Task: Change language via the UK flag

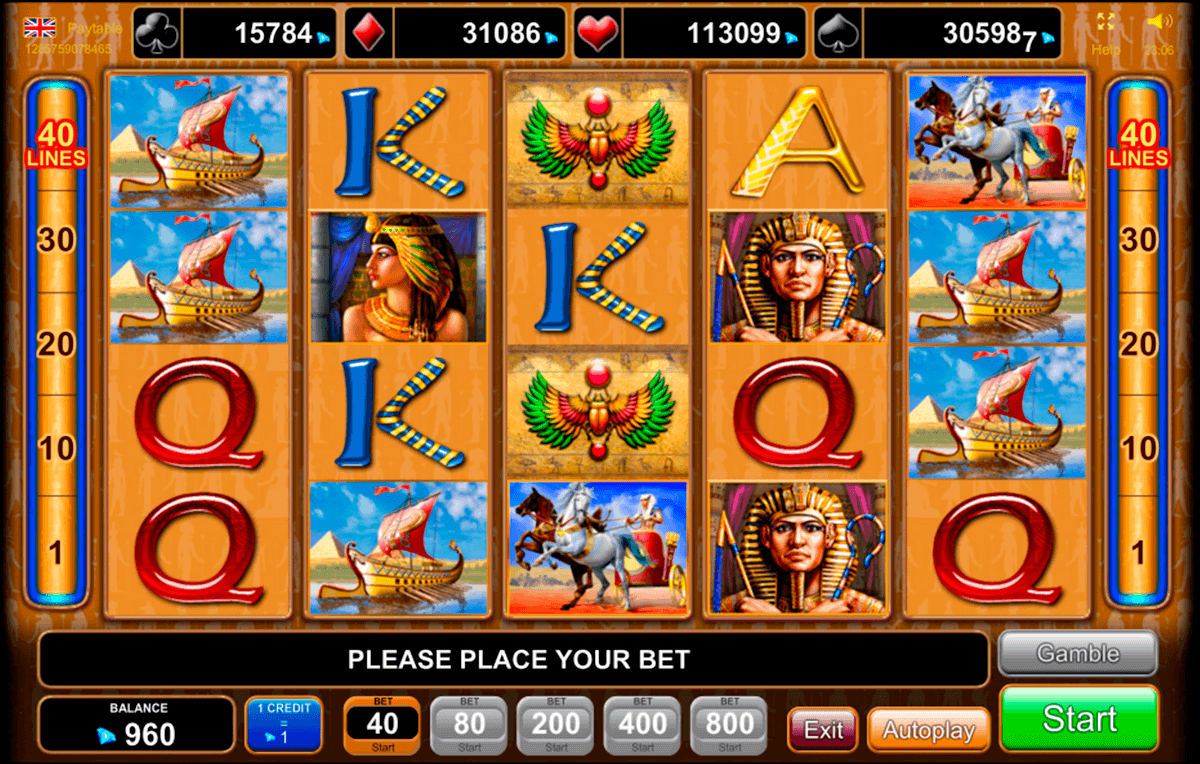Action: 40,28
